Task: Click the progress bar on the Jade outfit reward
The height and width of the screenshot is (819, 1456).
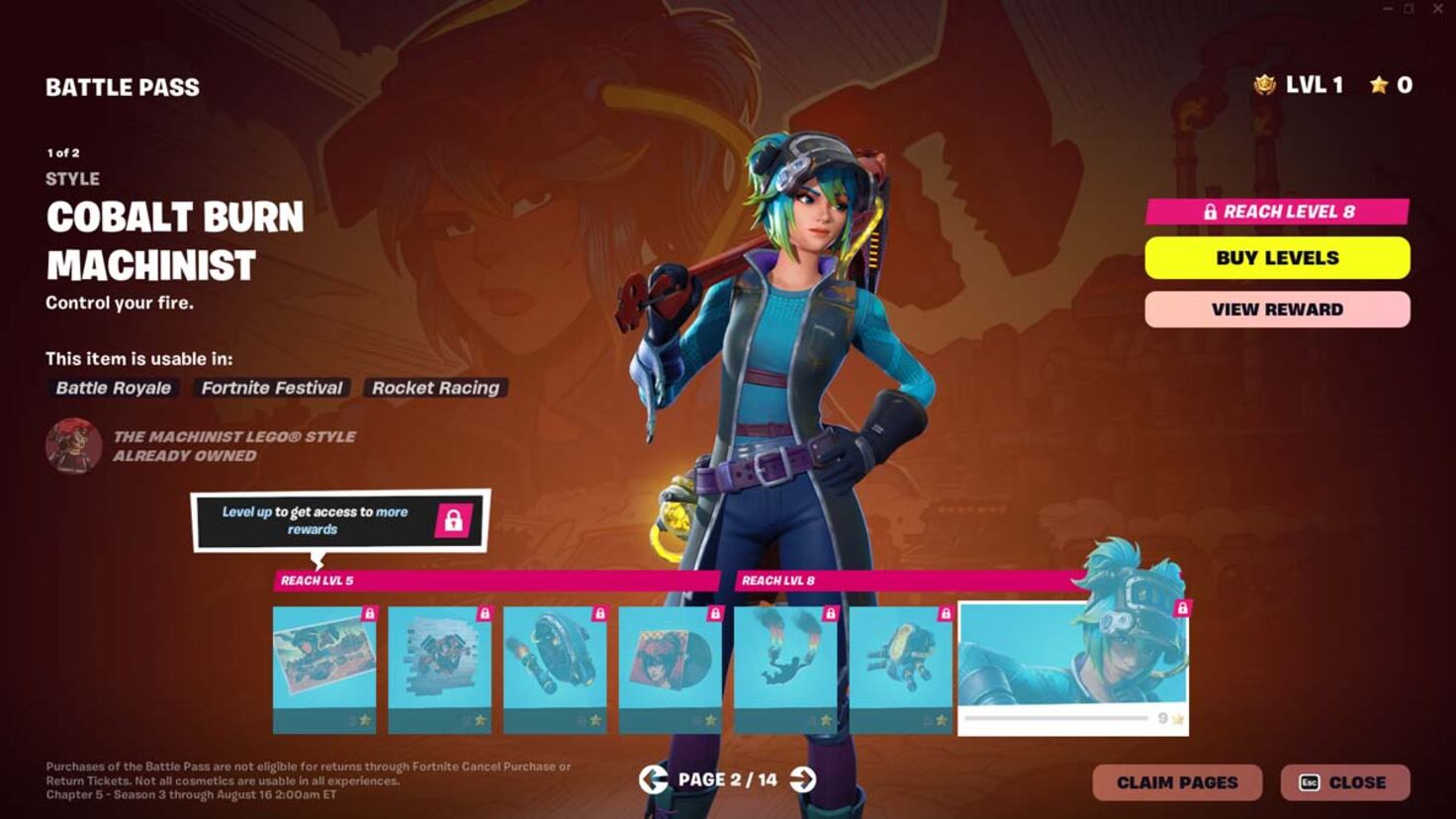Action: (x=1058, y=719)
